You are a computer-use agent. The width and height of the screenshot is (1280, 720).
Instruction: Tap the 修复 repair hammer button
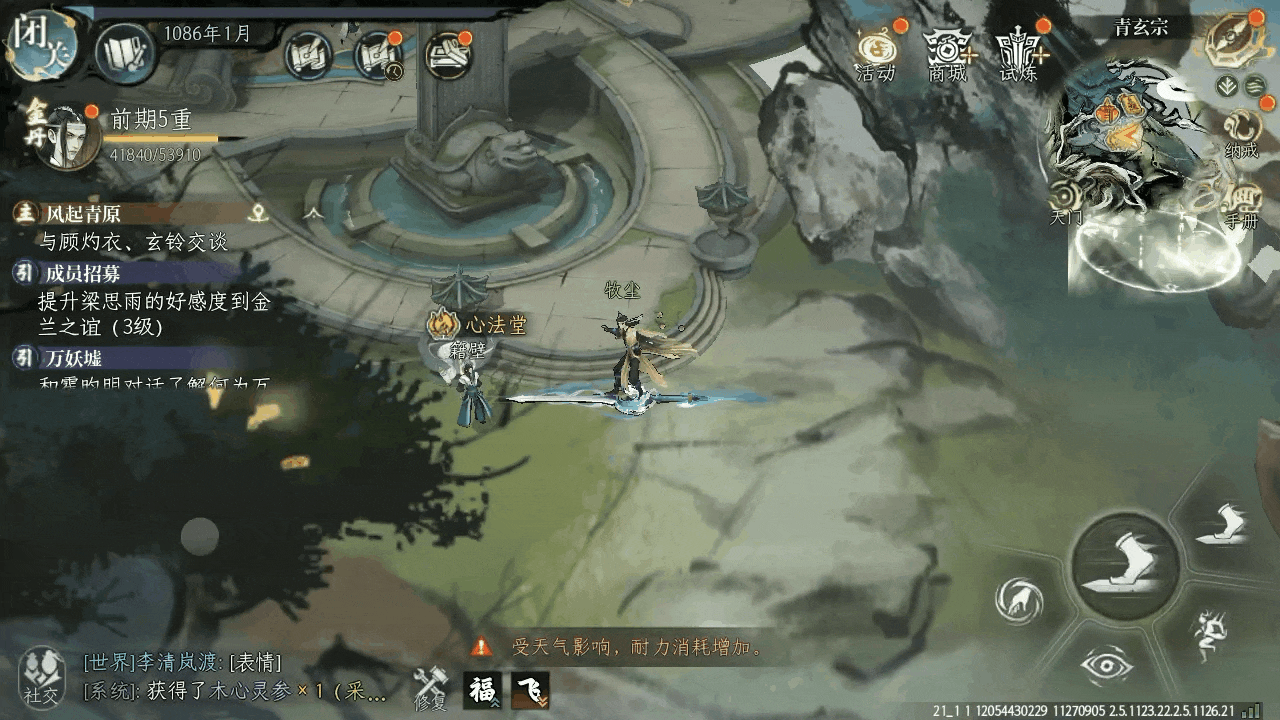coord(431,687)
